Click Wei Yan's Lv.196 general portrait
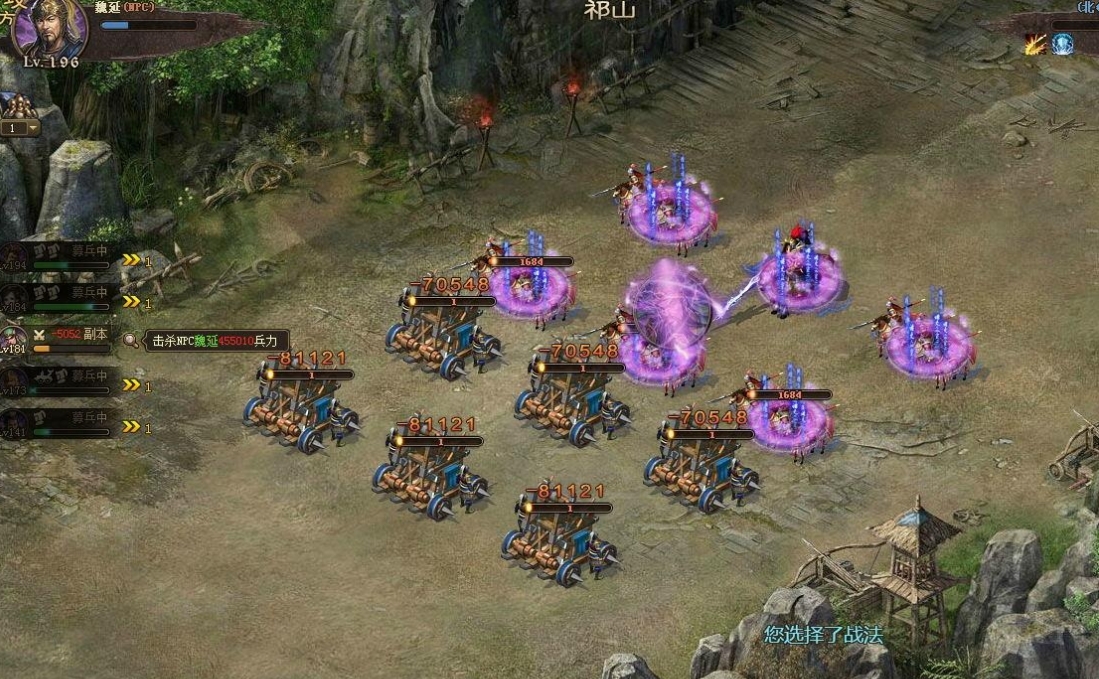The height and width of the screenshot is (679, 1099). 48,28
